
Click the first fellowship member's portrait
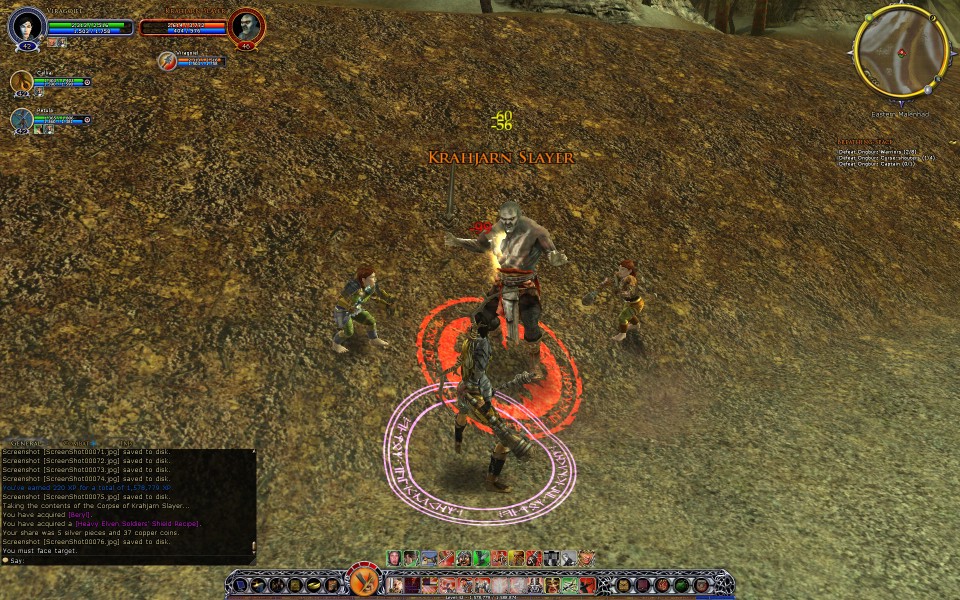(x=22, y=82)
